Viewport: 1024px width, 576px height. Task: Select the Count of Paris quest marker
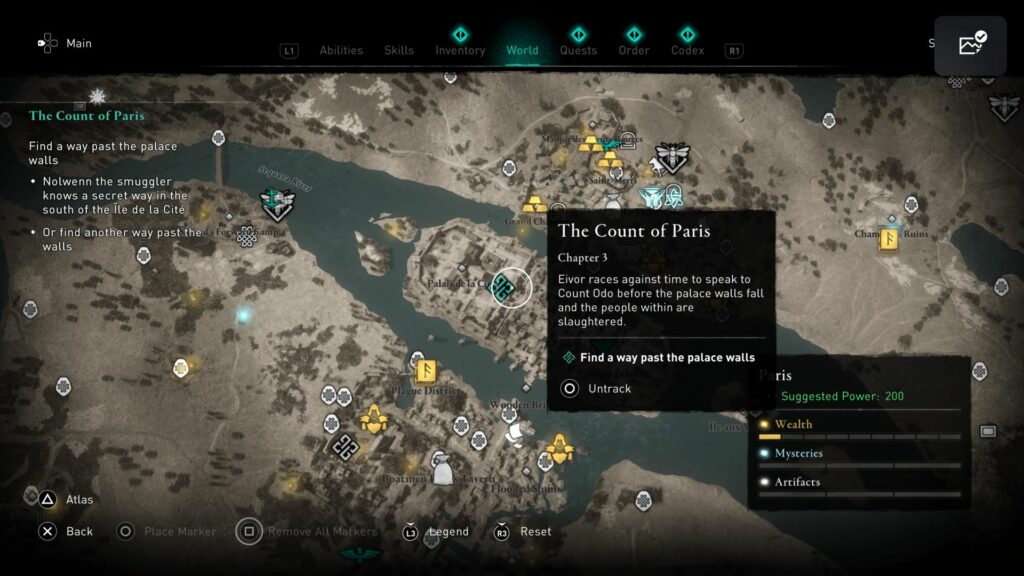click(505, 288)
